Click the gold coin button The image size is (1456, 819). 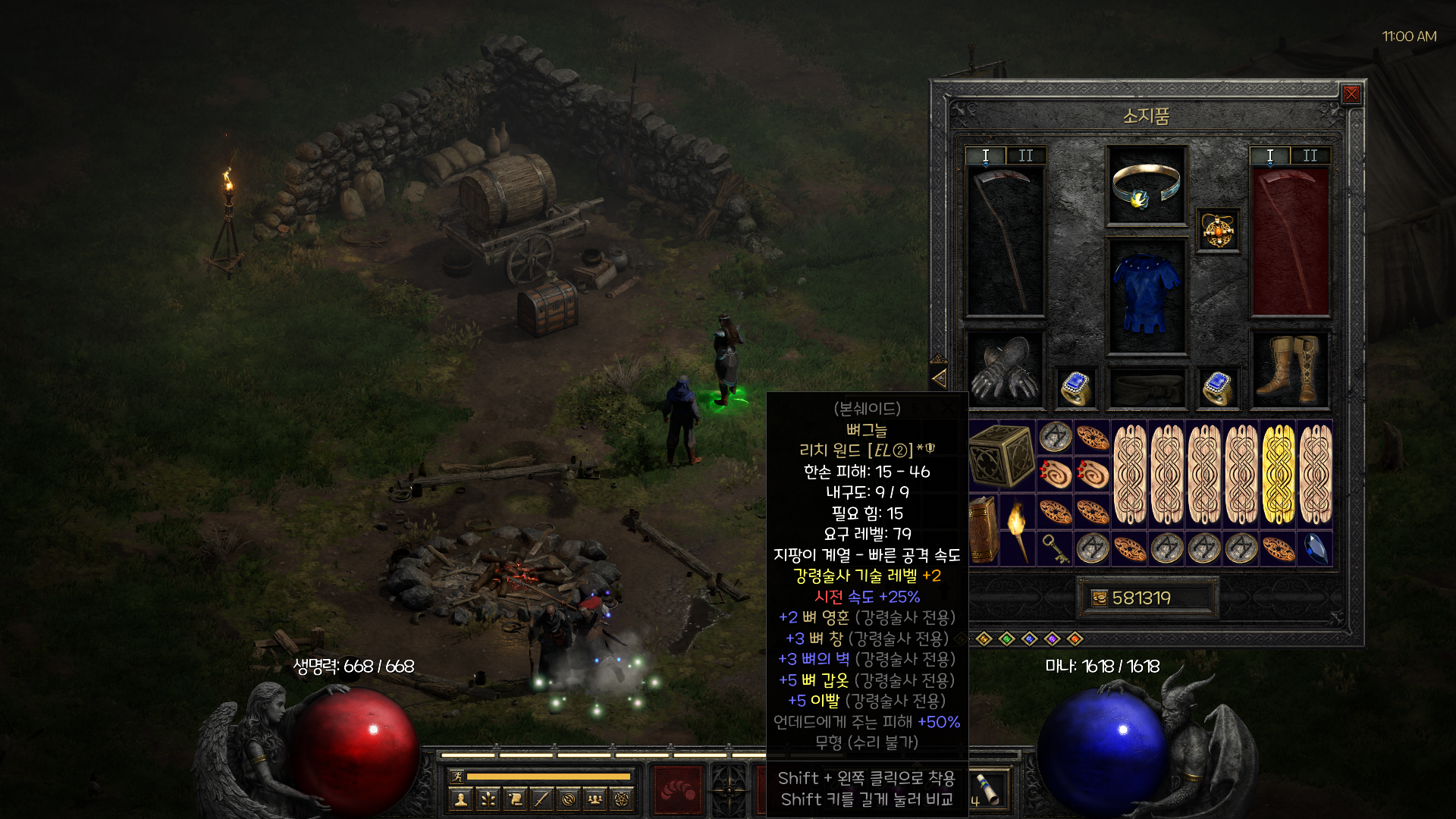pyautogui.click(x=1100, y=598)
